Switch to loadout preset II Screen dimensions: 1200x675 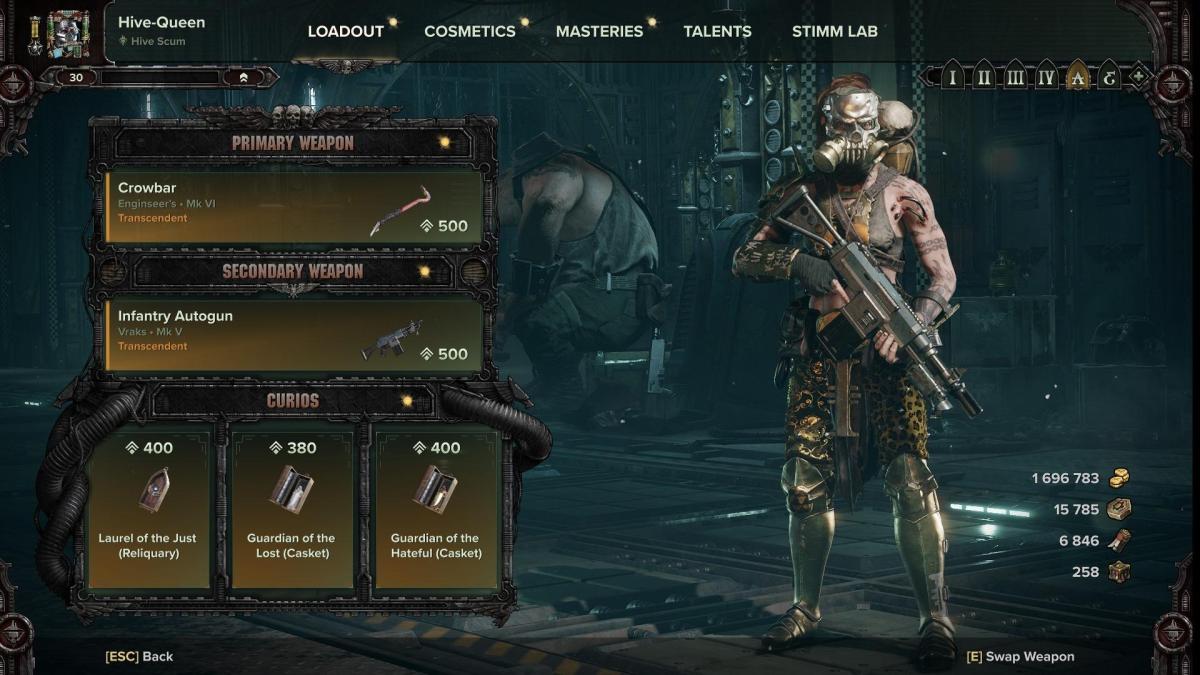pos(984,77)
